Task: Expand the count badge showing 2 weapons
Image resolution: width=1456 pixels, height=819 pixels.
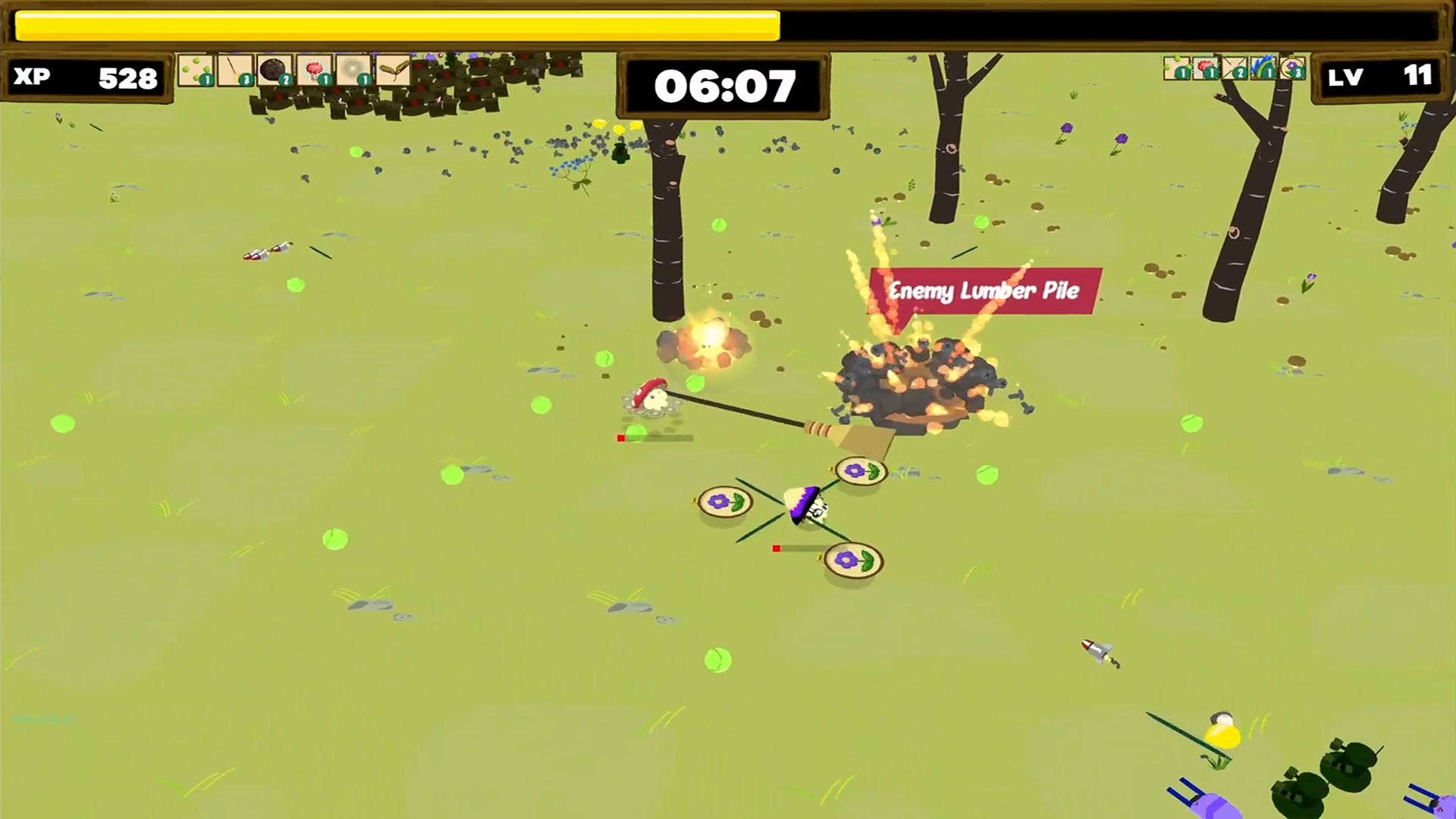Action: click(285, 80)
